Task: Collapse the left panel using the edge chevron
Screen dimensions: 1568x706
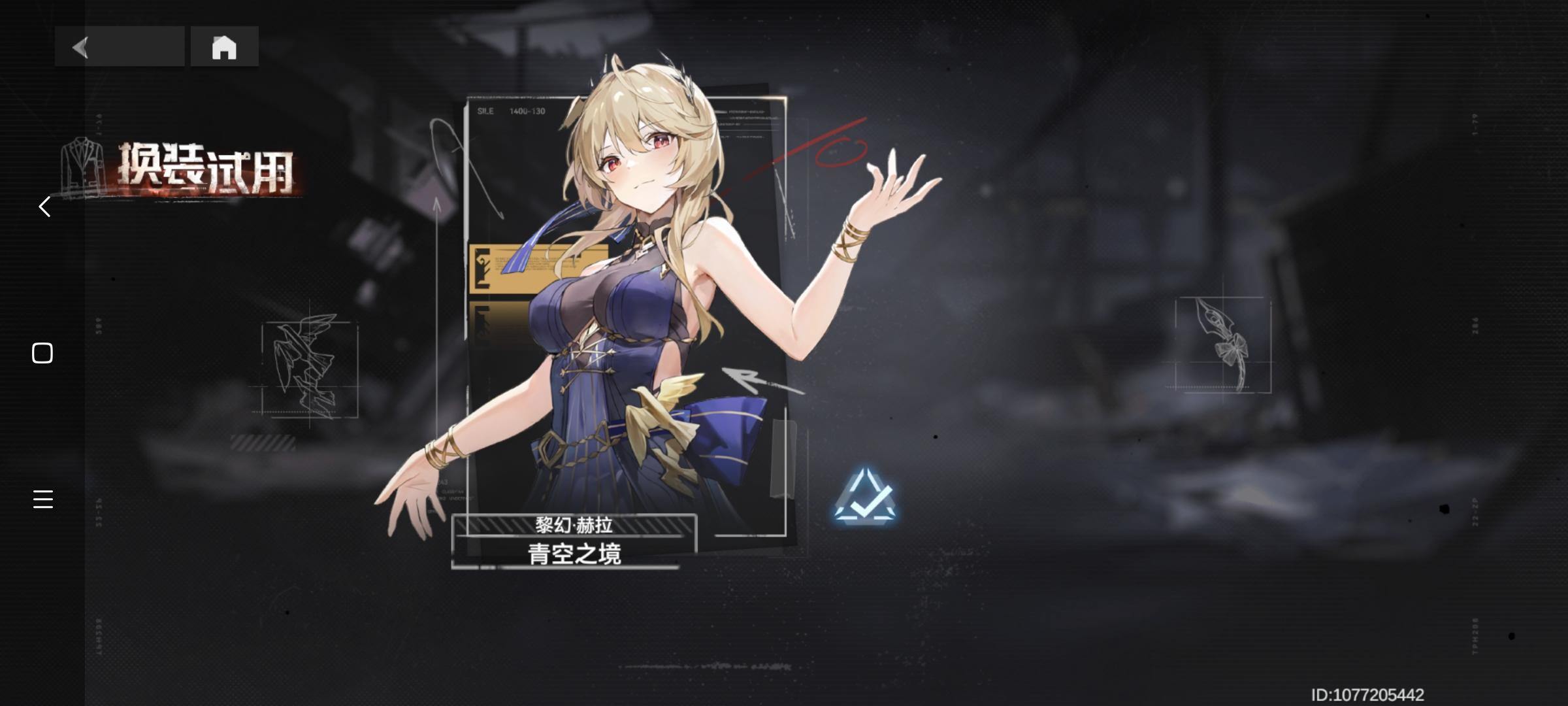Action: pyautogui.click(x=43, y=207)
